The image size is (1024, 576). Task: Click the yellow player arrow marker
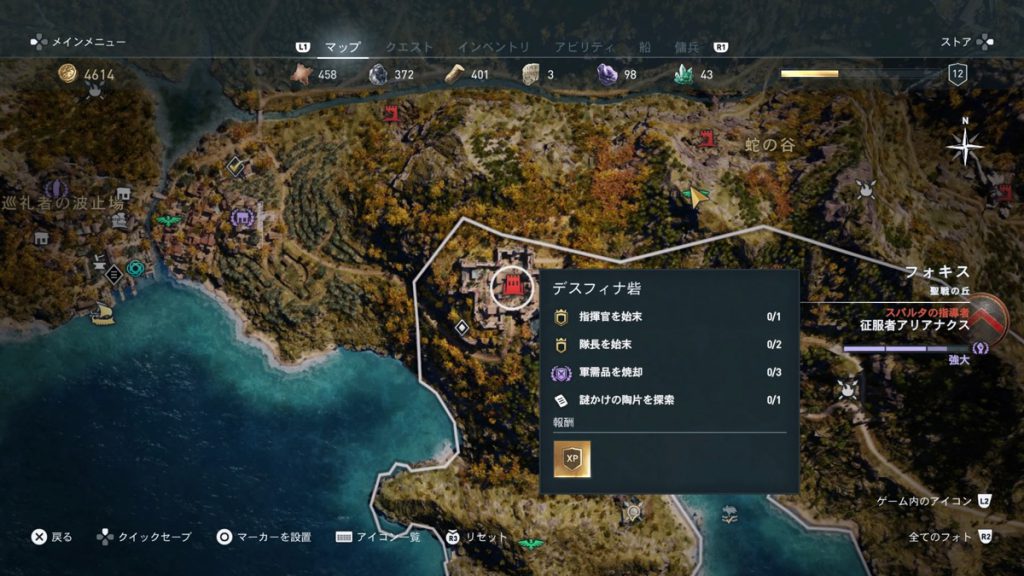click(x=694, y=196)
